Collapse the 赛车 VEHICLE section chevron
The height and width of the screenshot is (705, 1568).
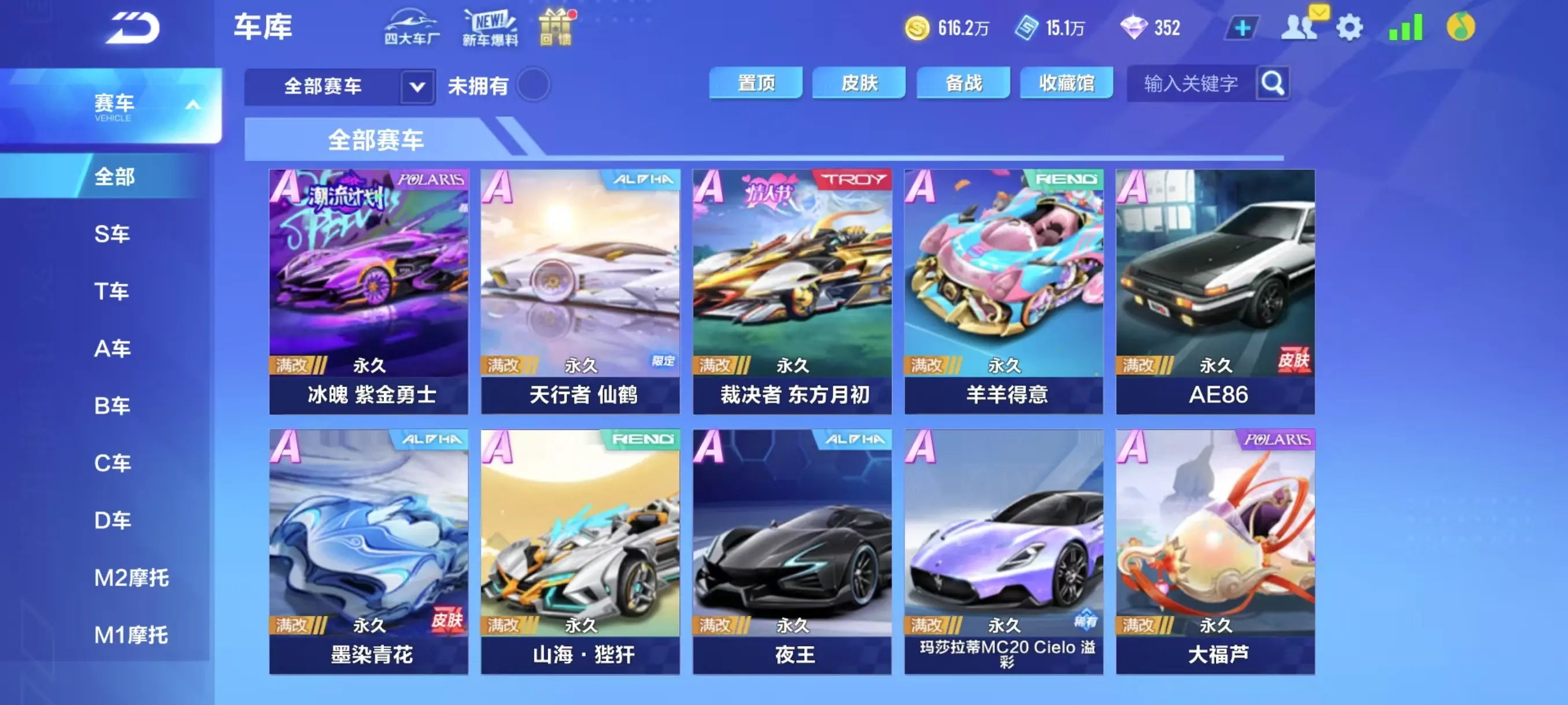(194, 105)
